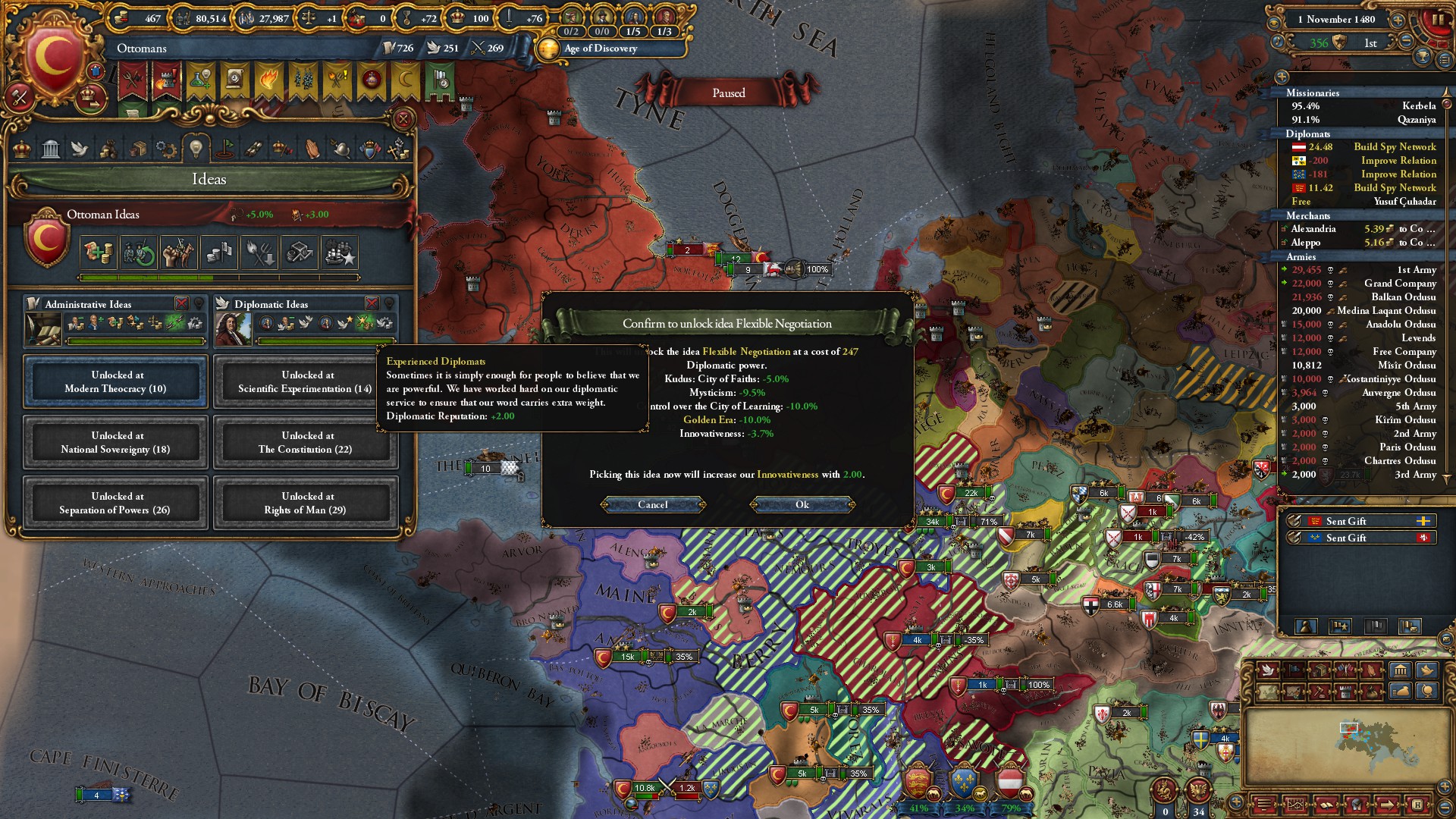The image size is (1456, 819).
Task: Abandon the Administrative Ideas group
Action: pos(182,303)
